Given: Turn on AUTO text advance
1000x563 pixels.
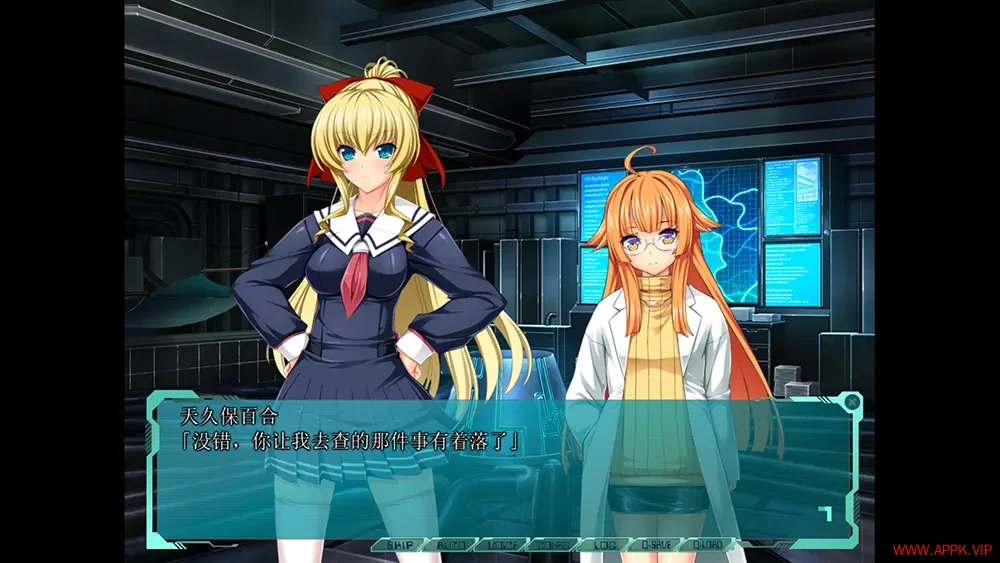Looking at the screenshot, I should 450,545.
